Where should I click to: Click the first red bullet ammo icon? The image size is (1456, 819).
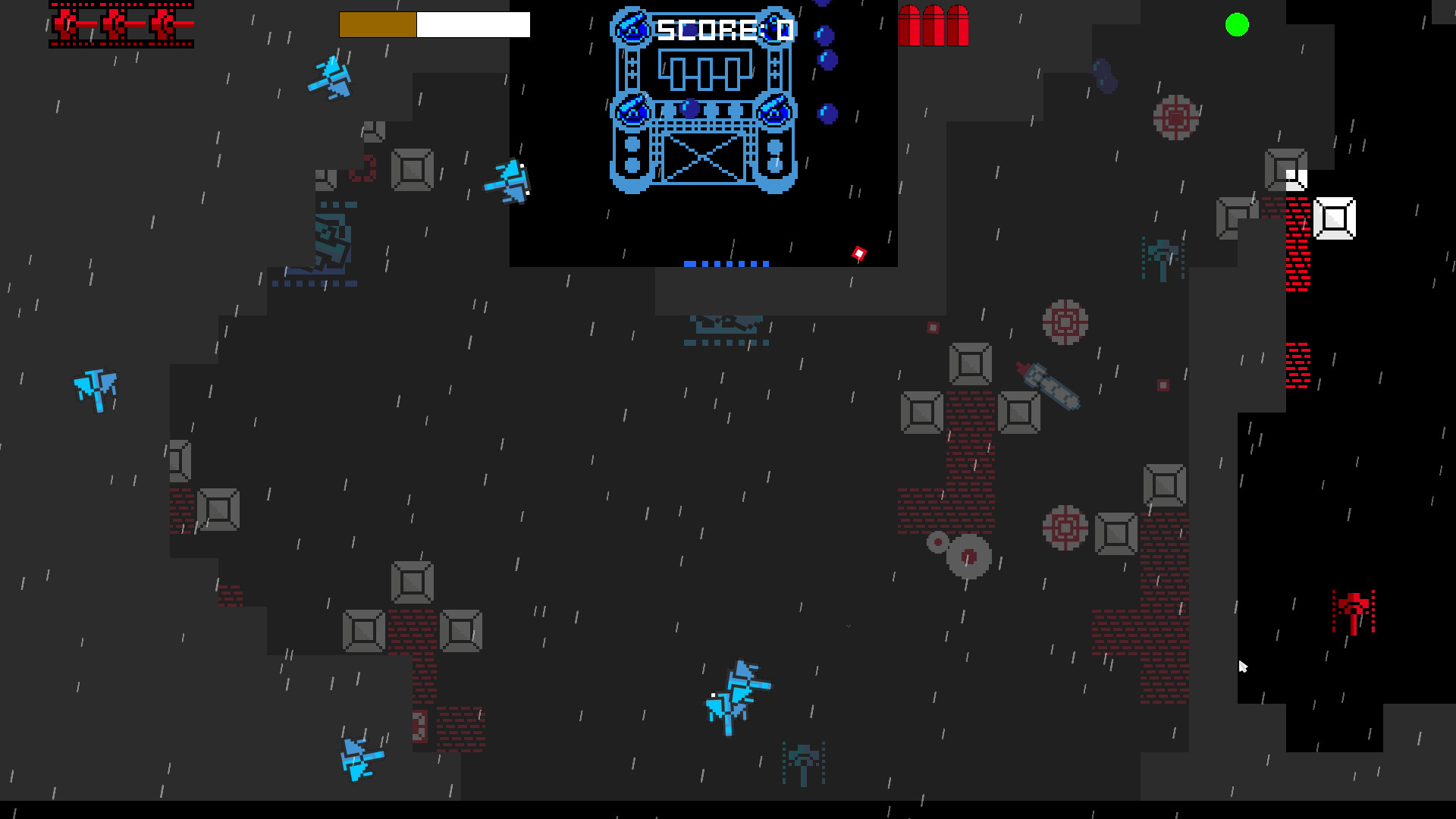(910, 25)
